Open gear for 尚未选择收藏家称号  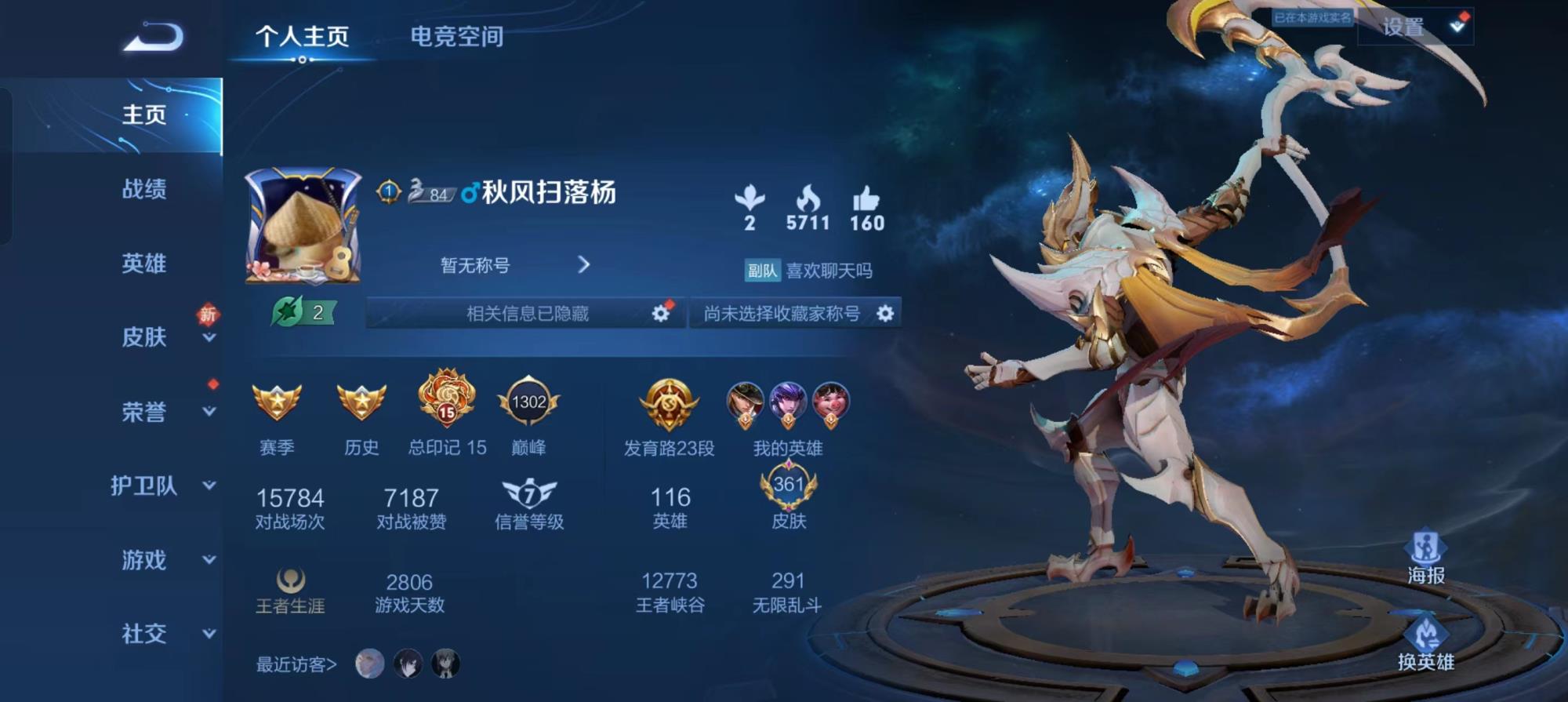click(x=885, y=314)
